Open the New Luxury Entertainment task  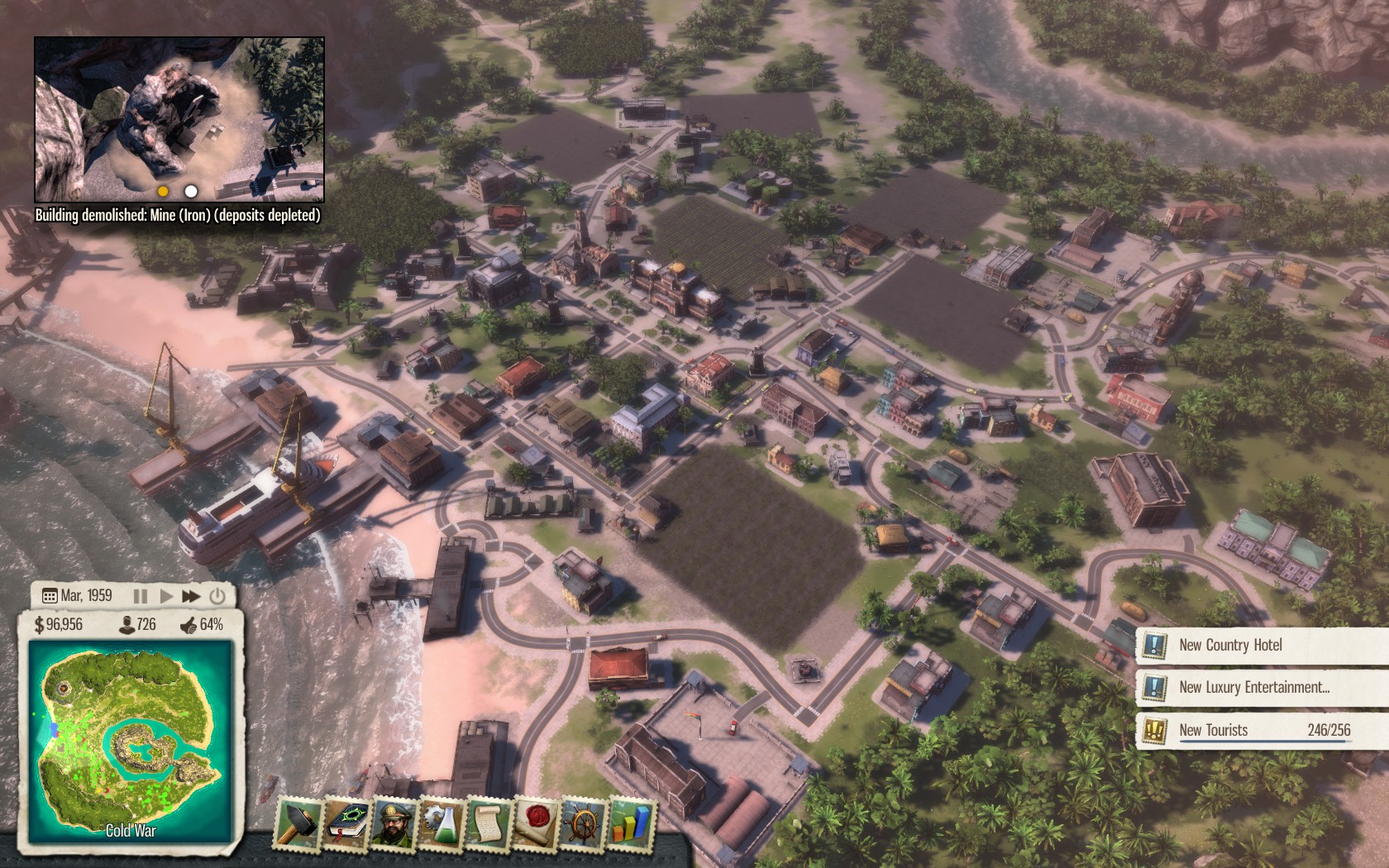[x=1253, y=687]
